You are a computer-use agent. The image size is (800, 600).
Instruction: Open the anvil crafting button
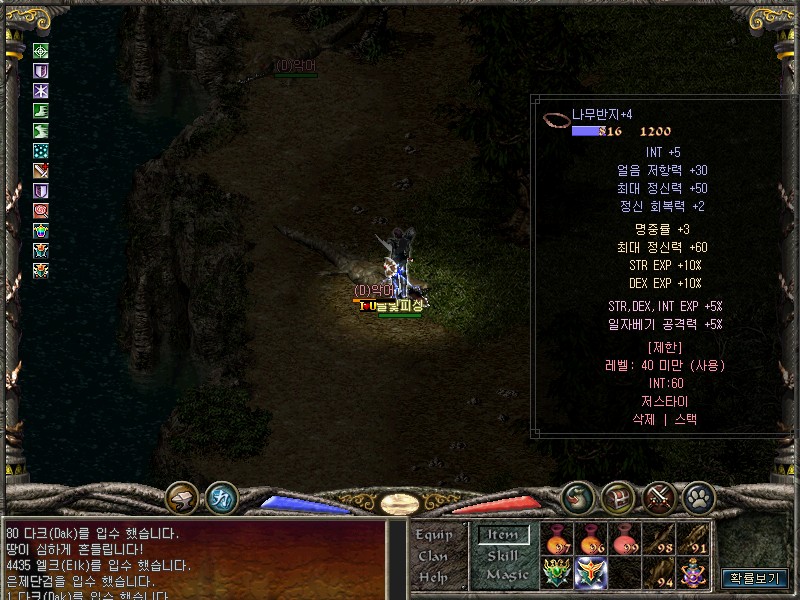[182, 496]
